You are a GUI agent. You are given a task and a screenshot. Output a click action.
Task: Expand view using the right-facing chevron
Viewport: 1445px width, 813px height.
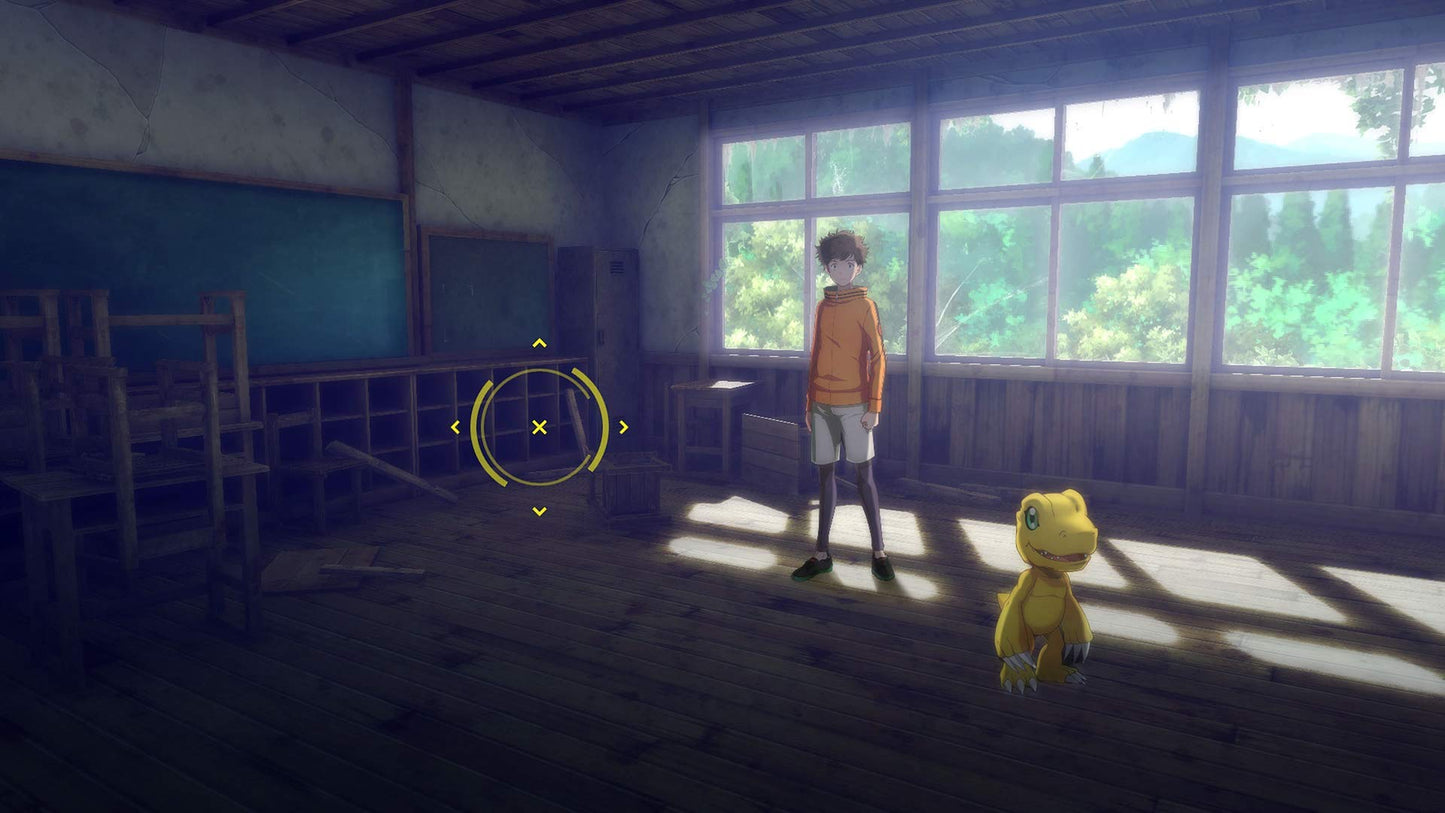(x=623, y=426)
